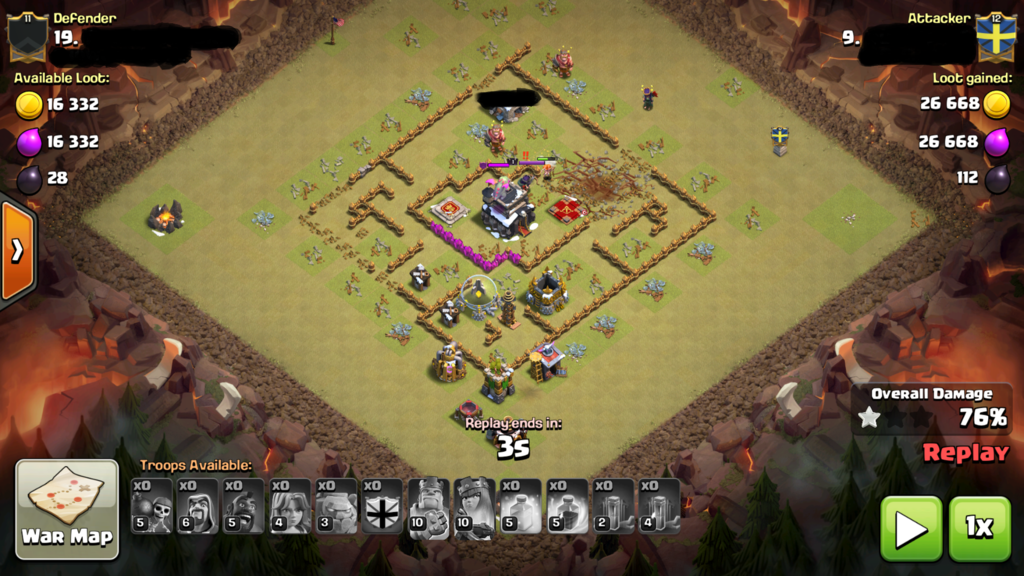Choose the Barbarian King hero slot

(x=428, y=506)
